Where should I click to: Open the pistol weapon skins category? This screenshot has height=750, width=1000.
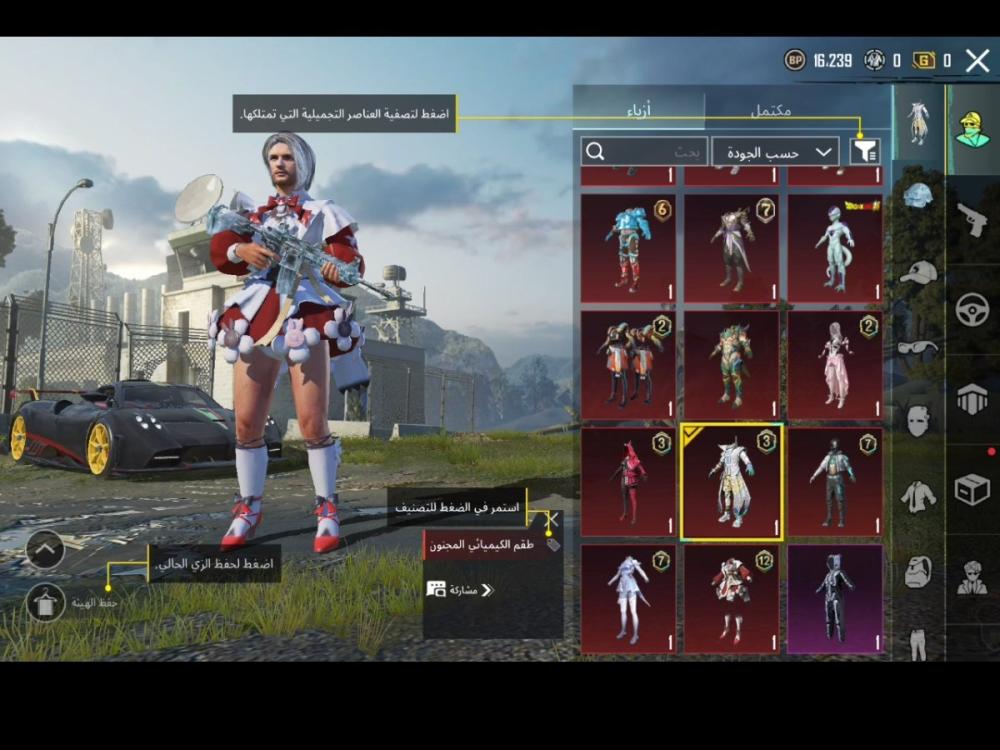972,219
